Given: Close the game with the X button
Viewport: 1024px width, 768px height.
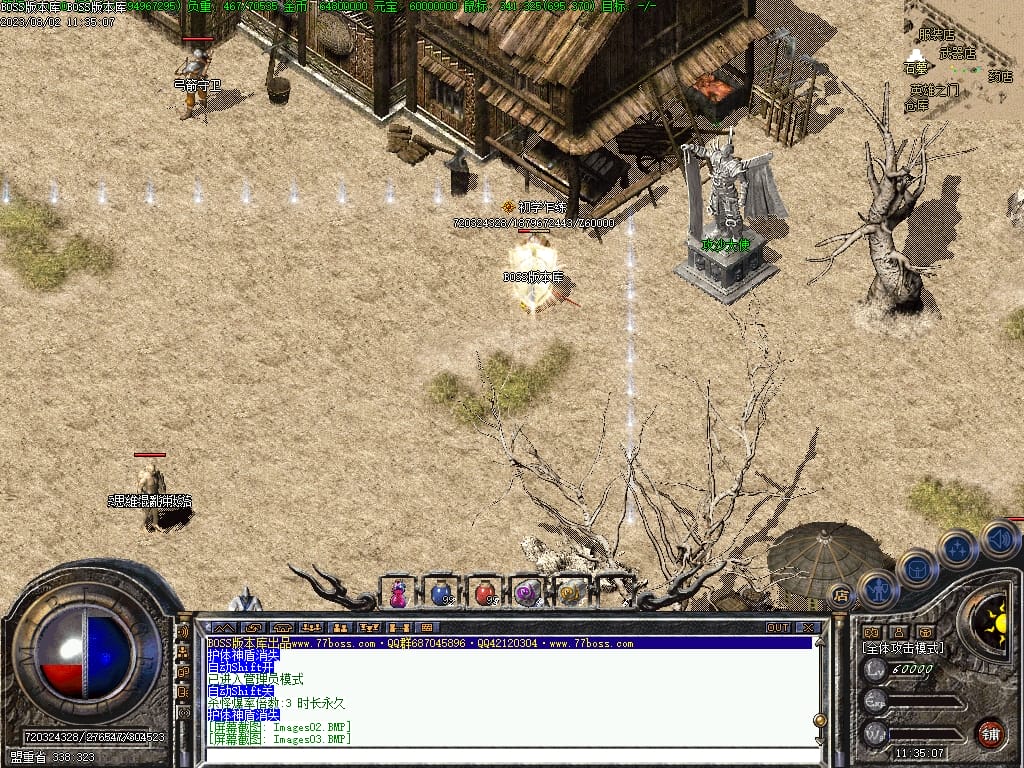Looking at the screenshot, I should click(808, 627).
